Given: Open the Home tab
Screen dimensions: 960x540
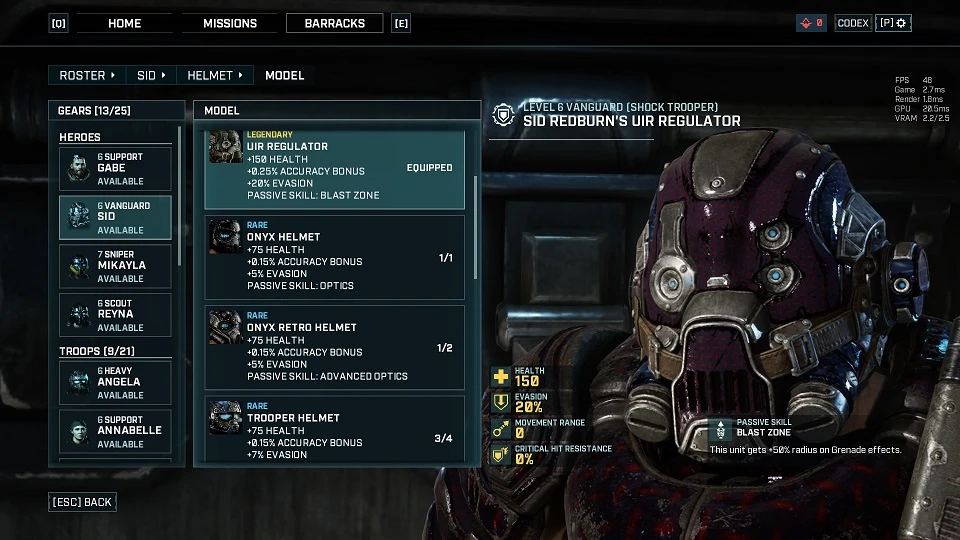Looking at the screenshot, I should tap(124, 23).
